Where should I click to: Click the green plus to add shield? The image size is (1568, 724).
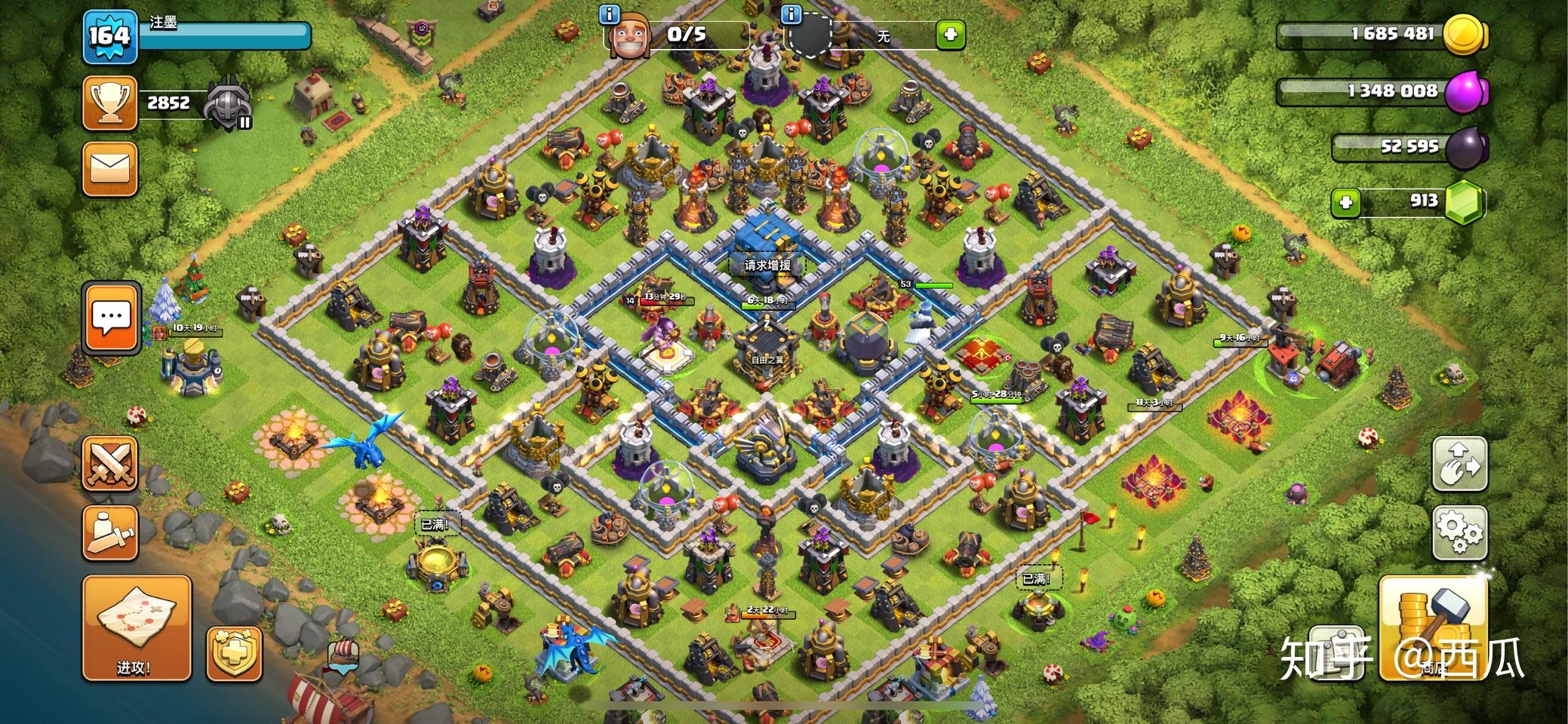point(950,34)
